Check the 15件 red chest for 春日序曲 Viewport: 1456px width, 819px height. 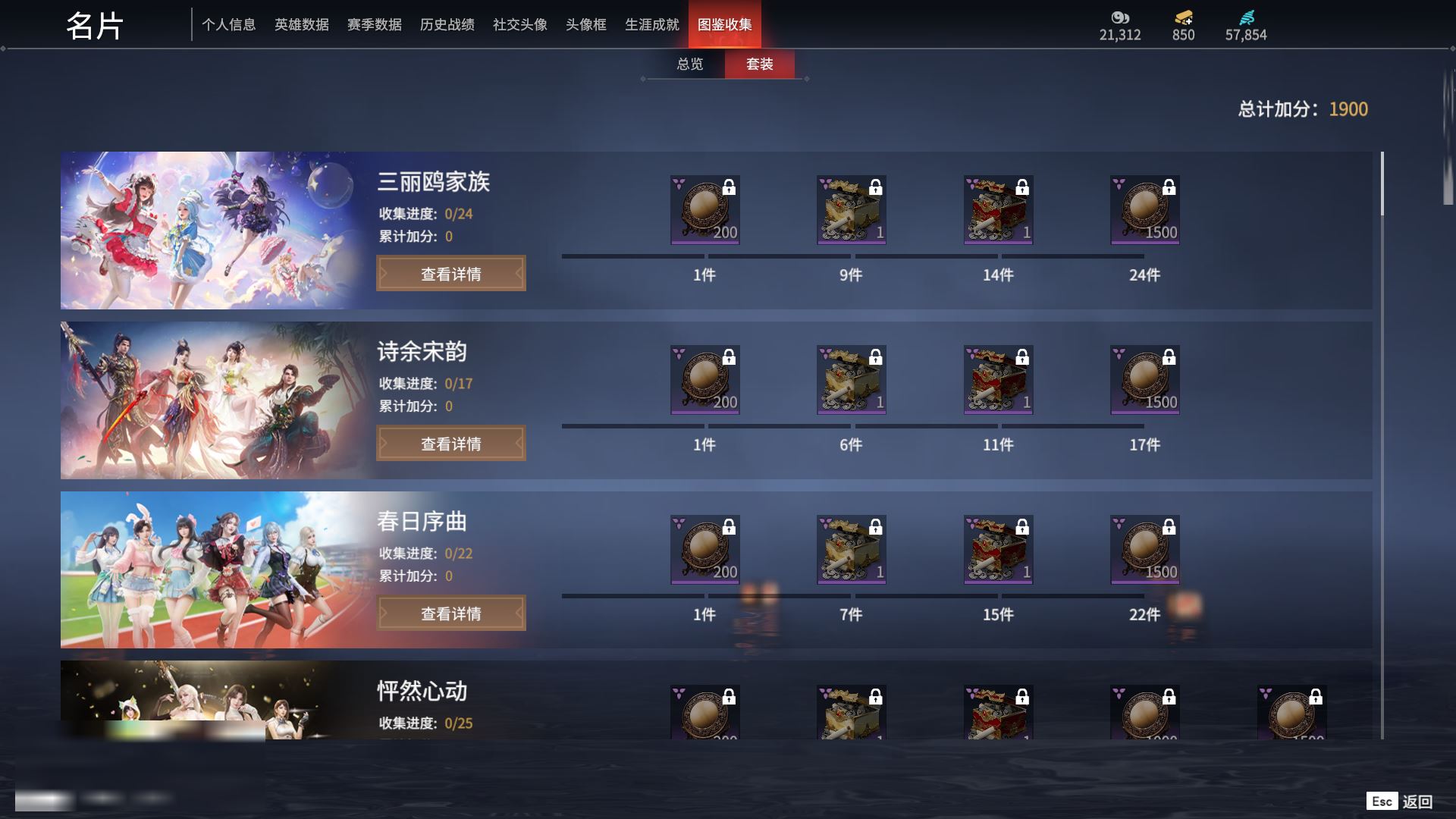click(x=998, y=550)
